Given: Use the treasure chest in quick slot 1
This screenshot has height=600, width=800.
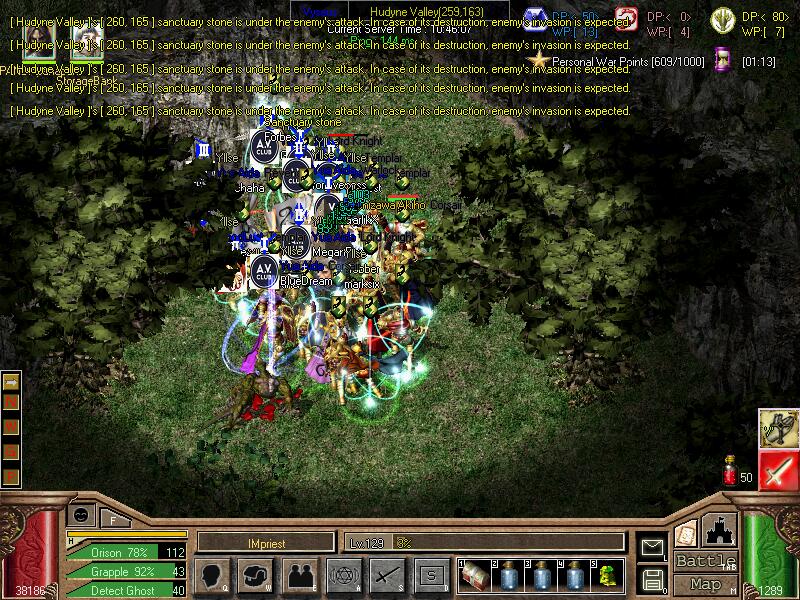Looking at the screenshot, I should click(x=477, y=575).
